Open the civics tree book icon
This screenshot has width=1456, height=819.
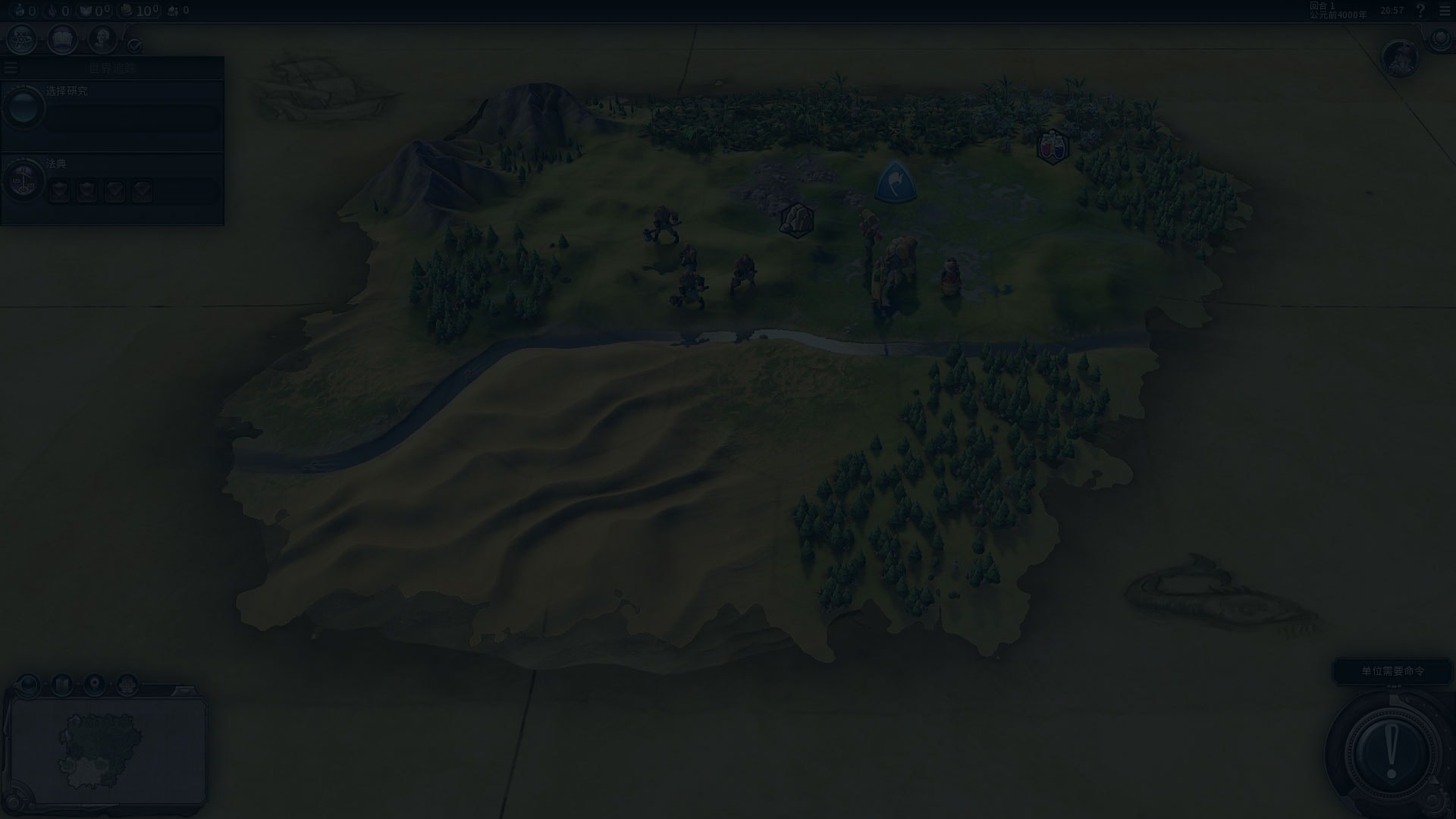pyautogui.click(x=62, y=39)
